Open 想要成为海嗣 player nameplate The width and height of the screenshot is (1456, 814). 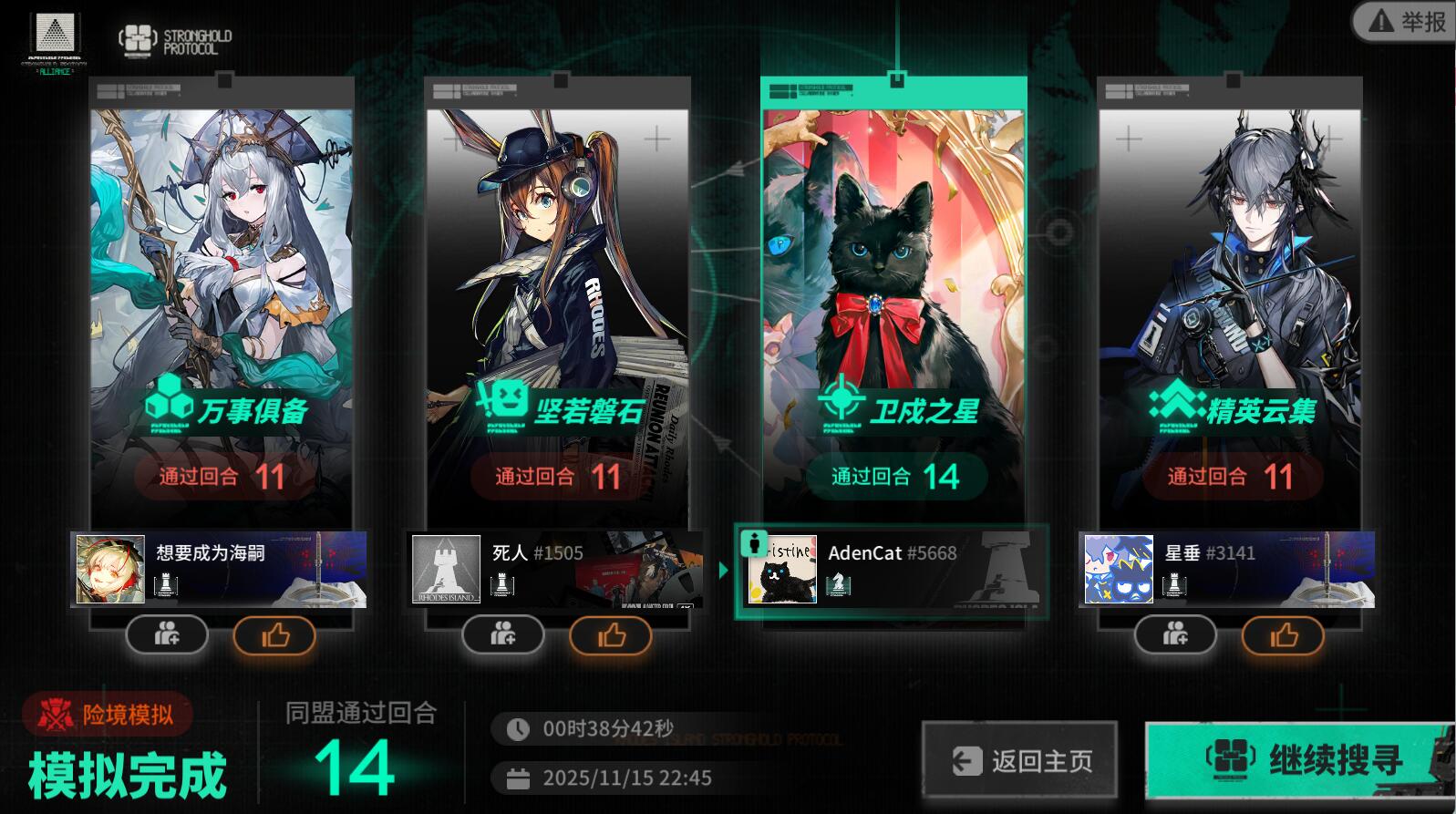point(219,570)
